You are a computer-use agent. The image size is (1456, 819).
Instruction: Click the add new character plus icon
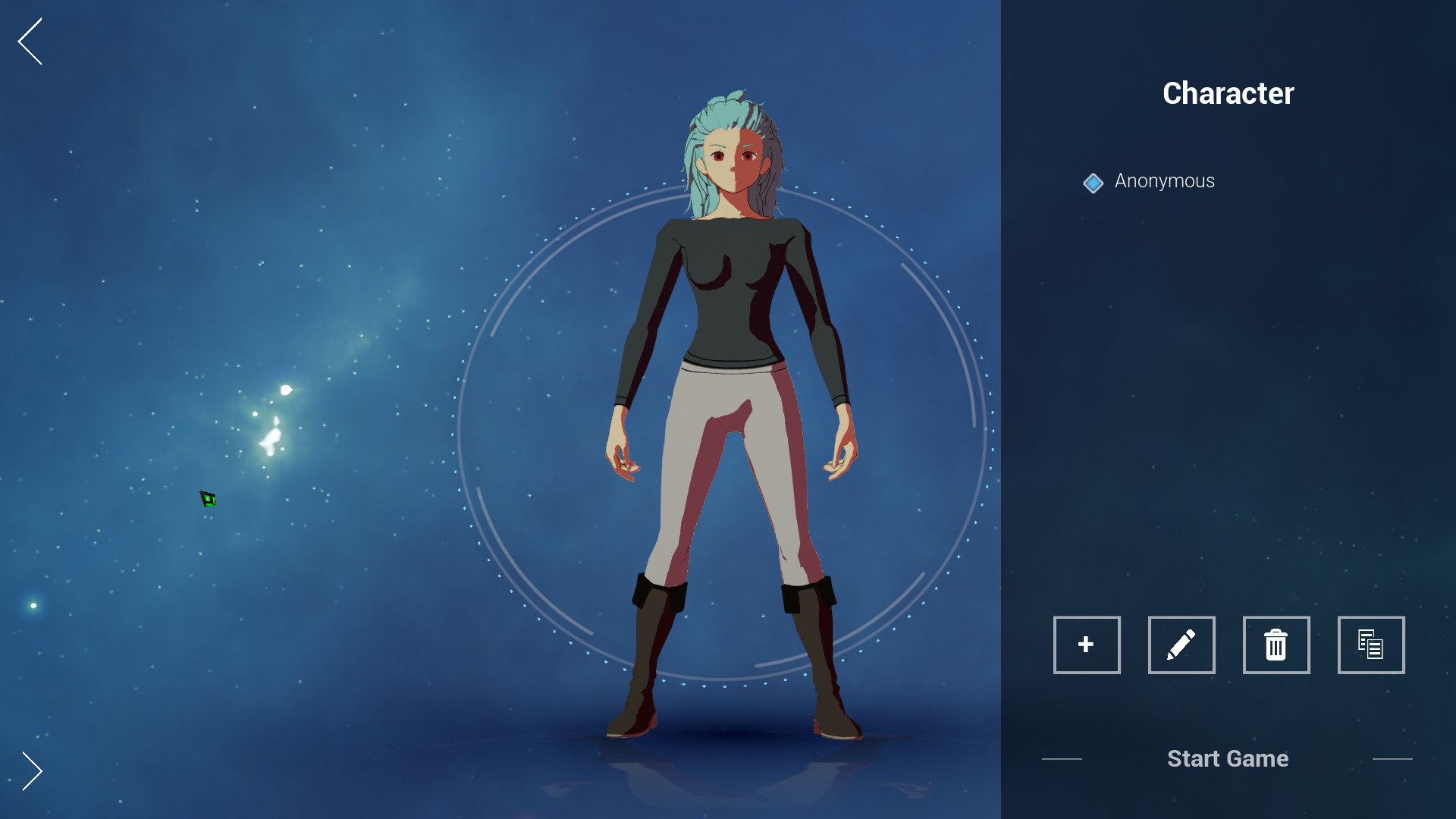tap(1087, 645)
